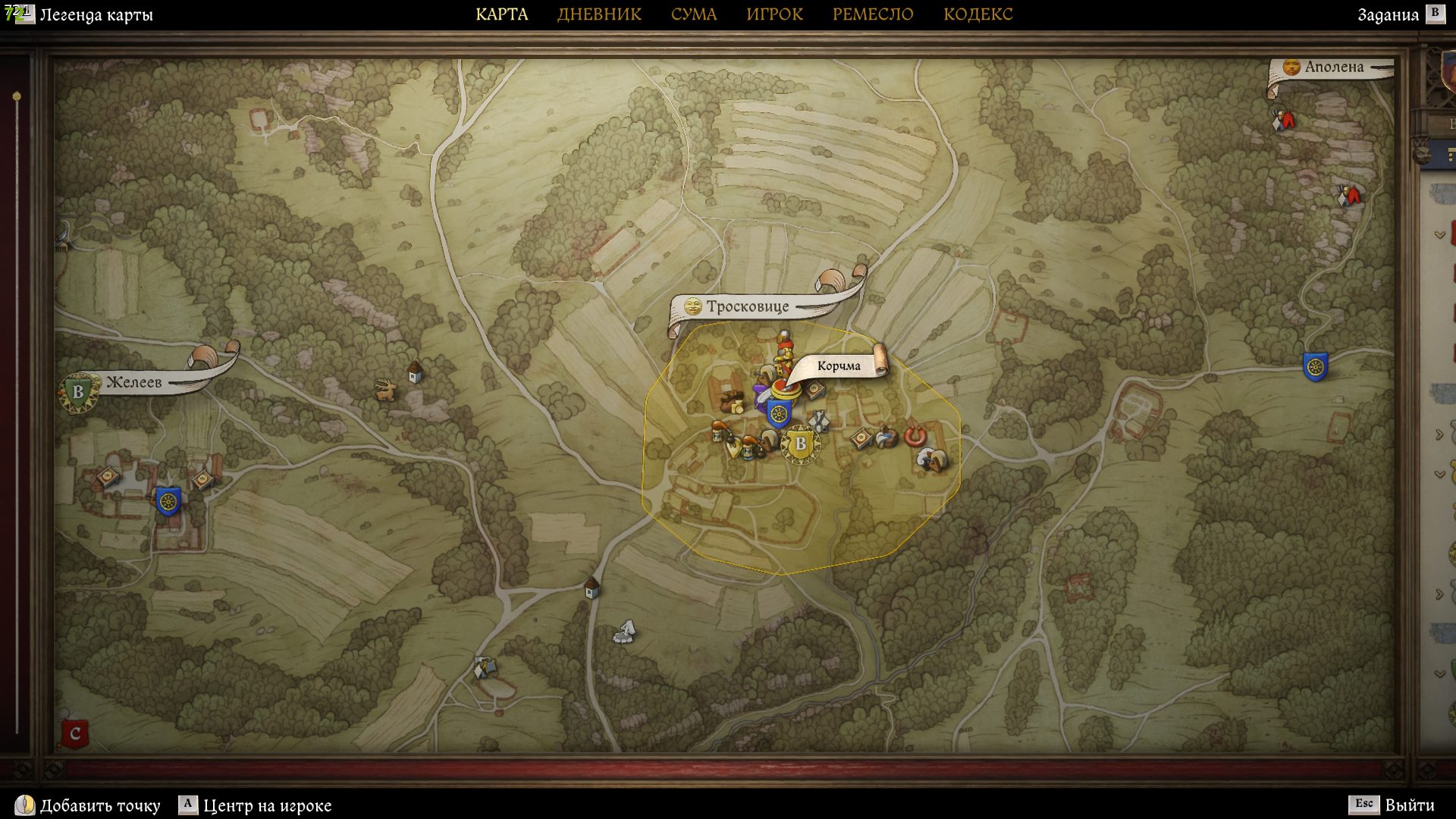This screenshot has width=1456, height=819.
Task: Click the Аполена location banner
Action: [x=1333, y=67]
